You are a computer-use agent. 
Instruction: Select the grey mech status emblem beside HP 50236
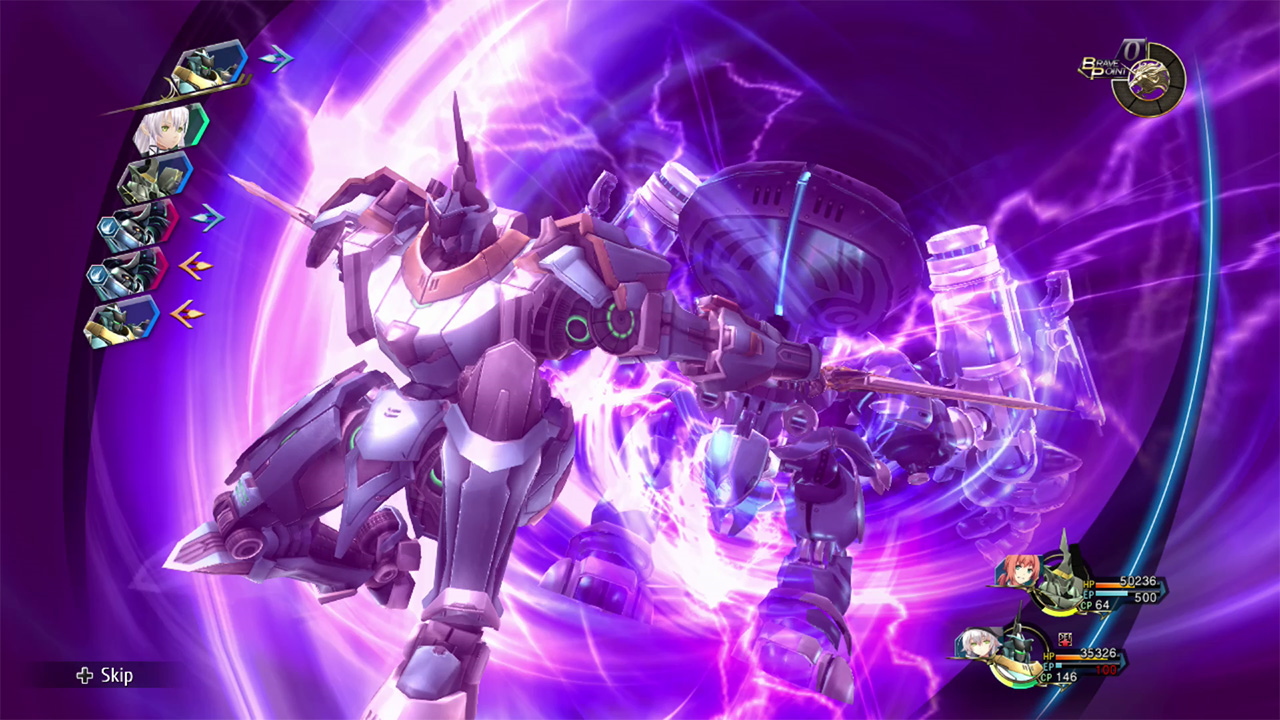(x=1060, y=582)
